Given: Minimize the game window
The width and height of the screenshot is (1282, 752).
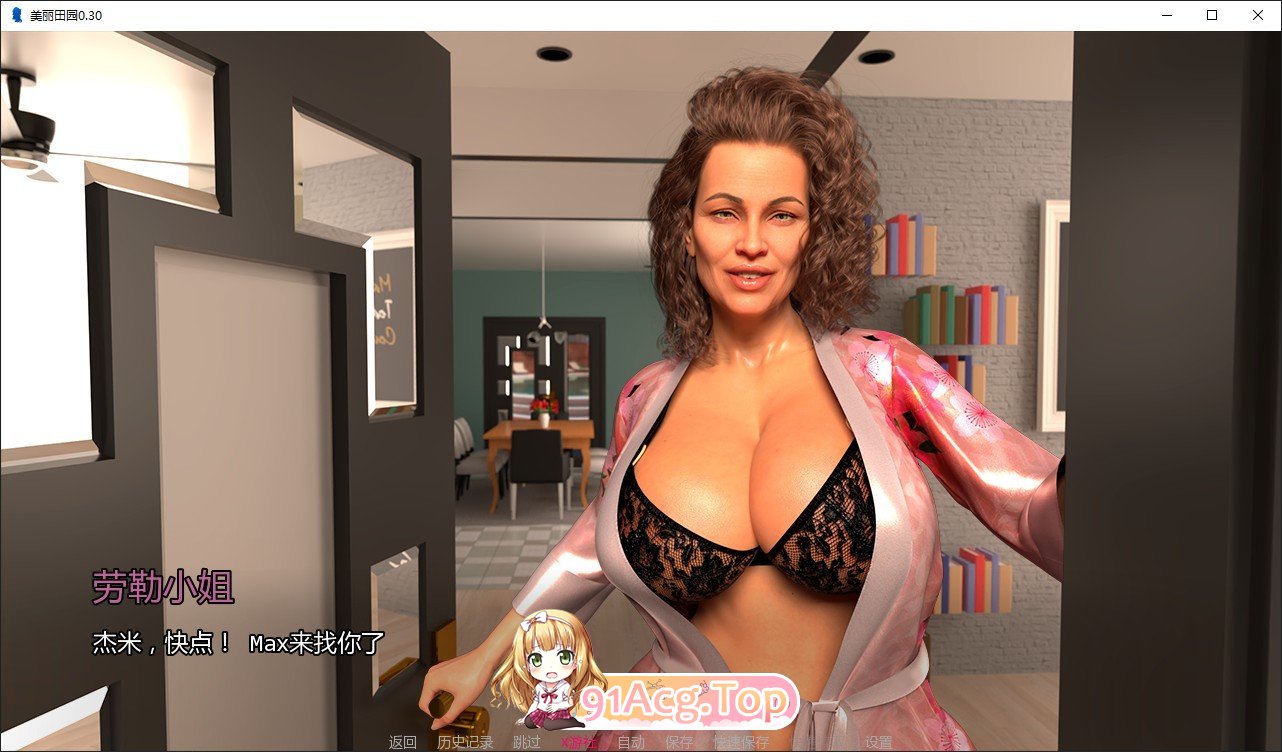Looking at the screenshot, I should 1165,15.
